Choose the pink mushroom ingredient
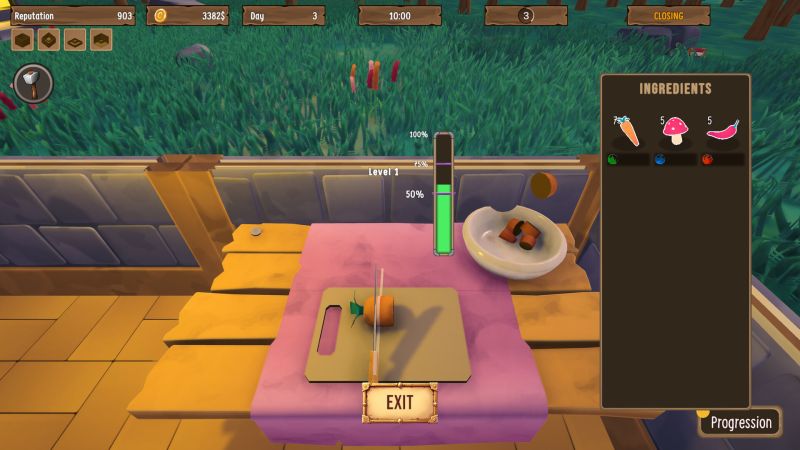This screenshot has height=450, width=800. click(x=677, y=131)
